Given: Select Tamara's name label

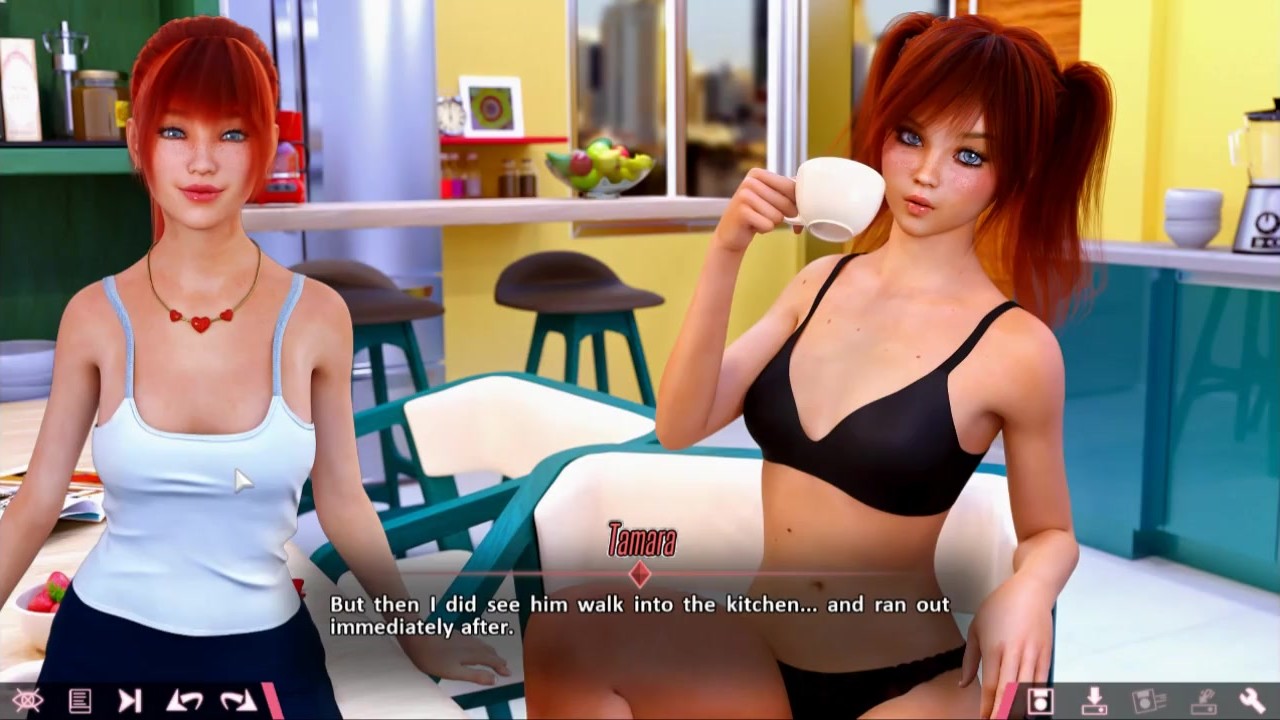Looking at the screenshot, I should 644,539.
